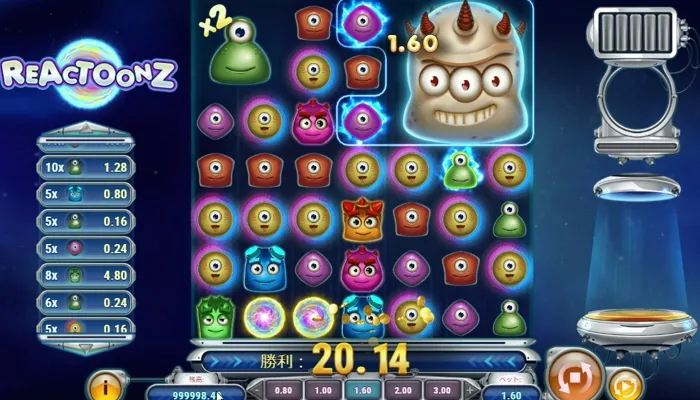The image size is (700, 400).
Task: Choose the 1.00 bet amount
Action: coord(321,390)
